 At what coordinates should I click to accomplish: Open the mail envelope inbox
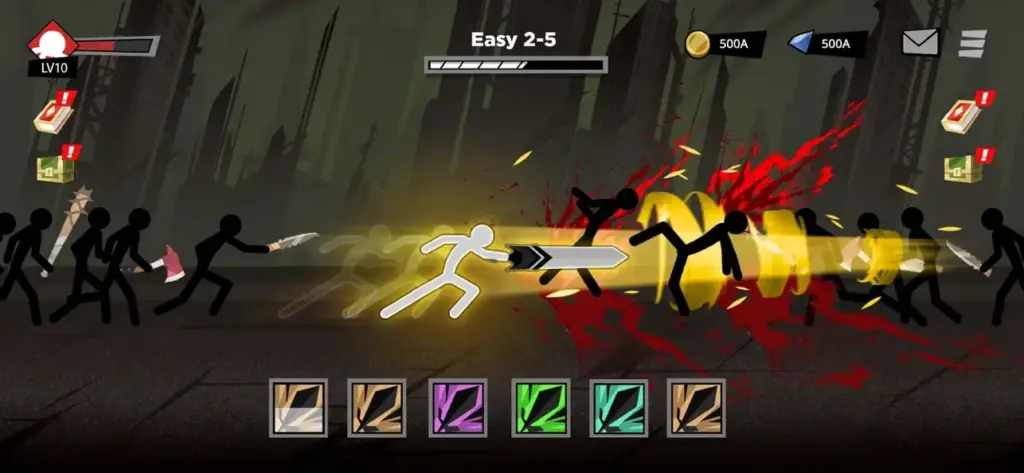922,42
